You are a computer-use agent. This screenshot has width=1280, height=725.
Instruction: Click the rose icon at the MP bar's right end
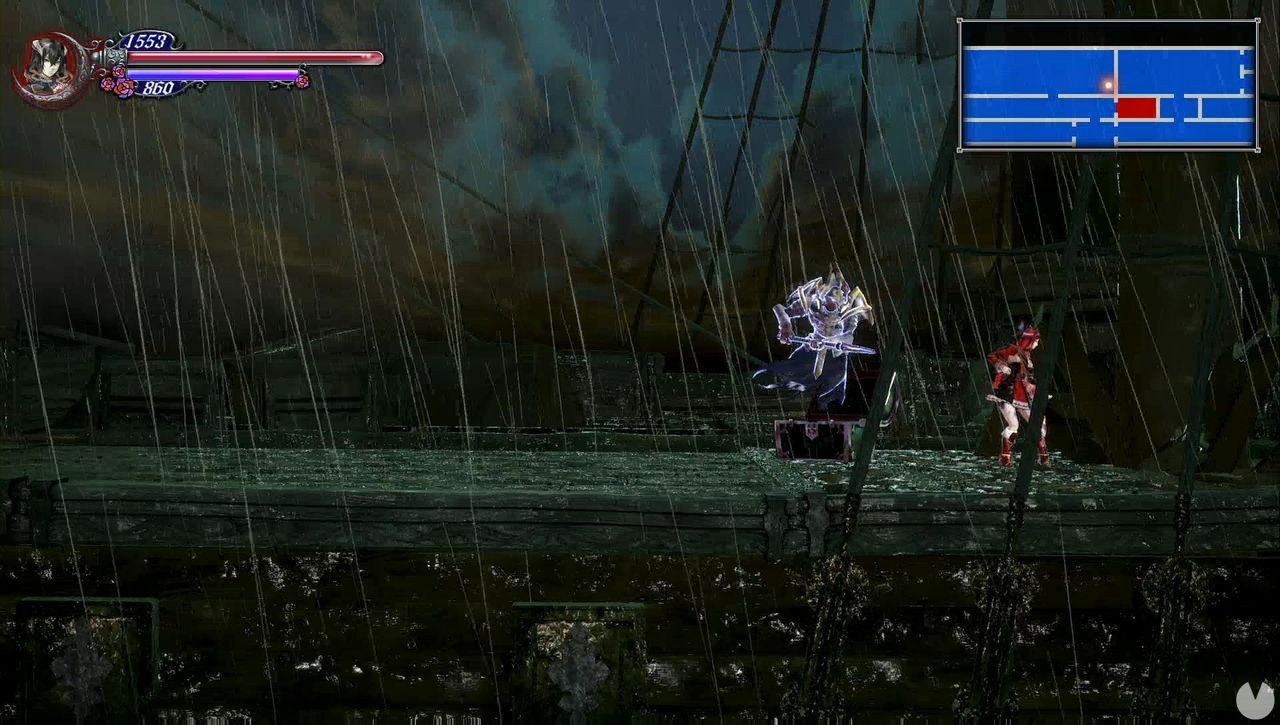tap(302, 80)
